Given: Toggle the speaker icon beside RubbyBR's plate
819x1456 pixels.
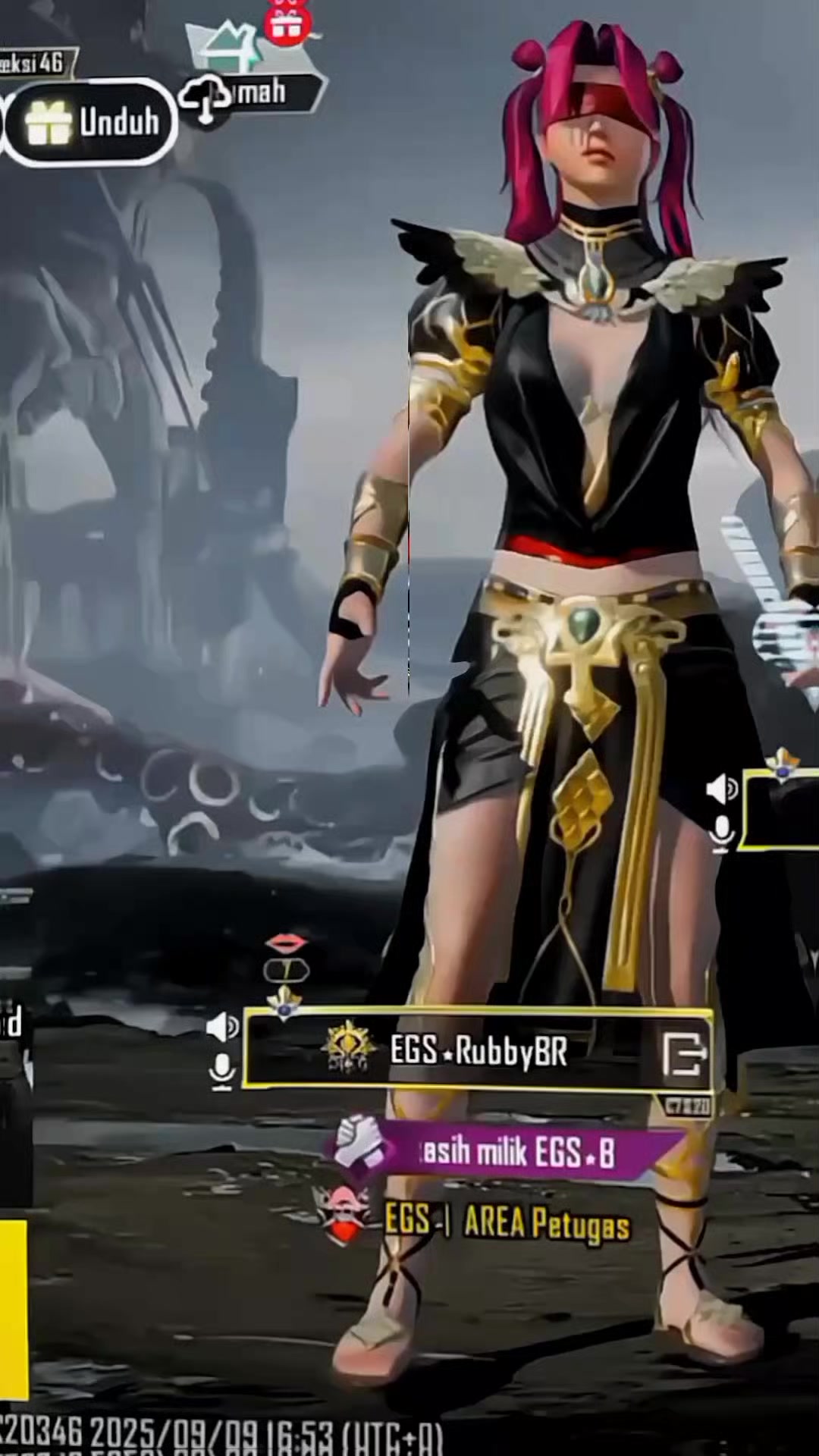Looking at the screenshot, I should (221, 1027).
